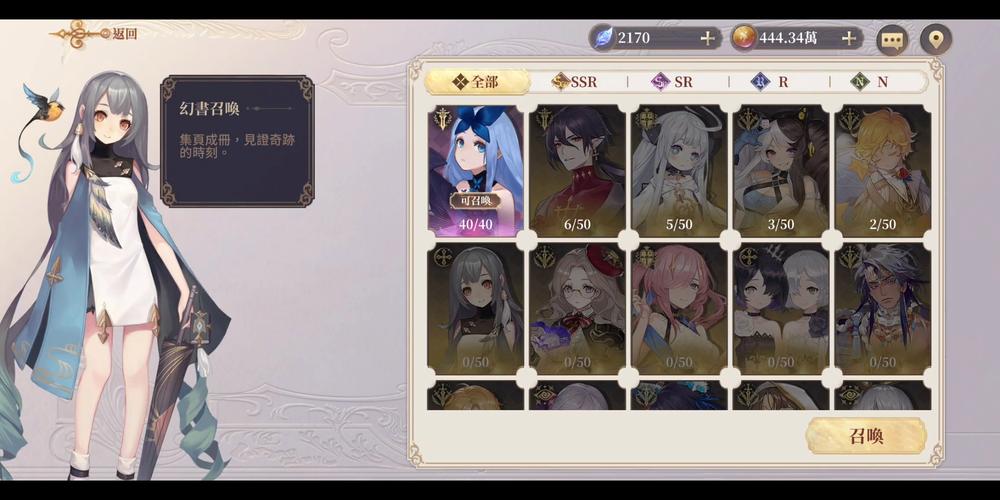Choose the N rarity tab
The height and width of the screenshot is (500, 1000).
pyautogui.click(x=871, y=82)
